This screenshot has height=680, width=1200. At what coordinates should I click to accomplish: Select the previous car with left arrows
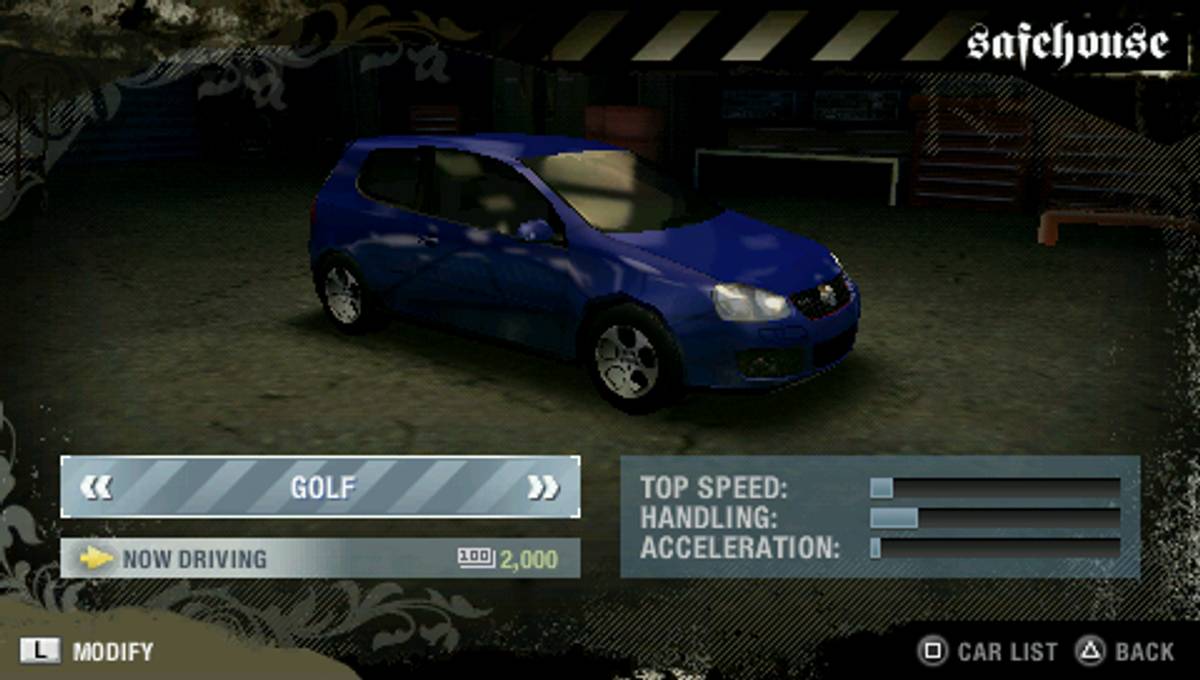click(x=97, y=487)
